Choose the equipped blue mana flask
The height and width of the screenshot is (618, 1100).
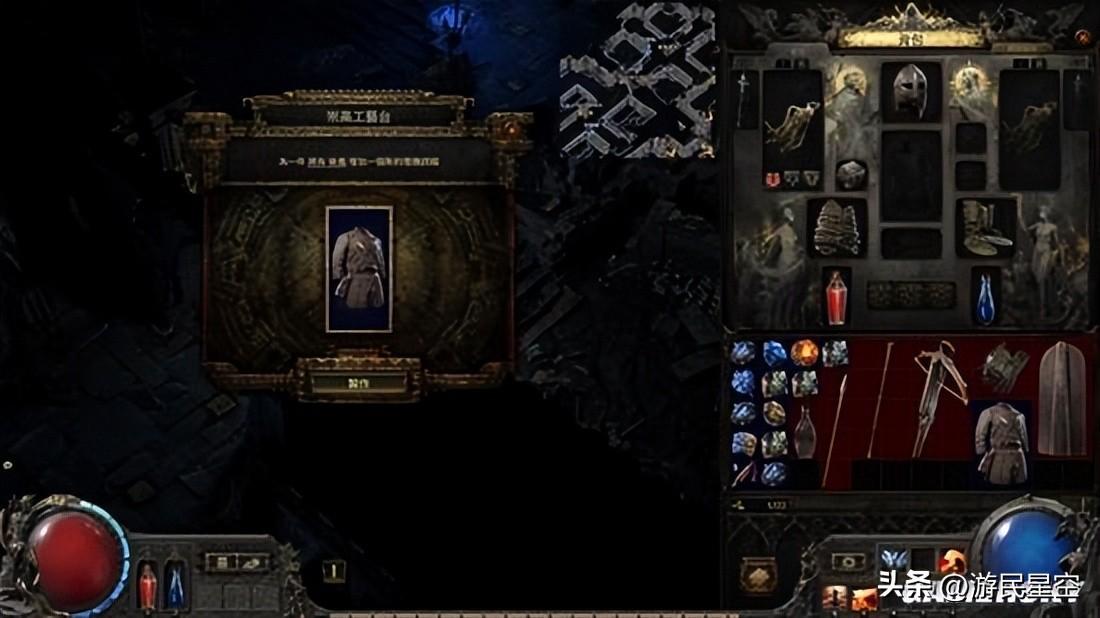[x=985, y=298]
